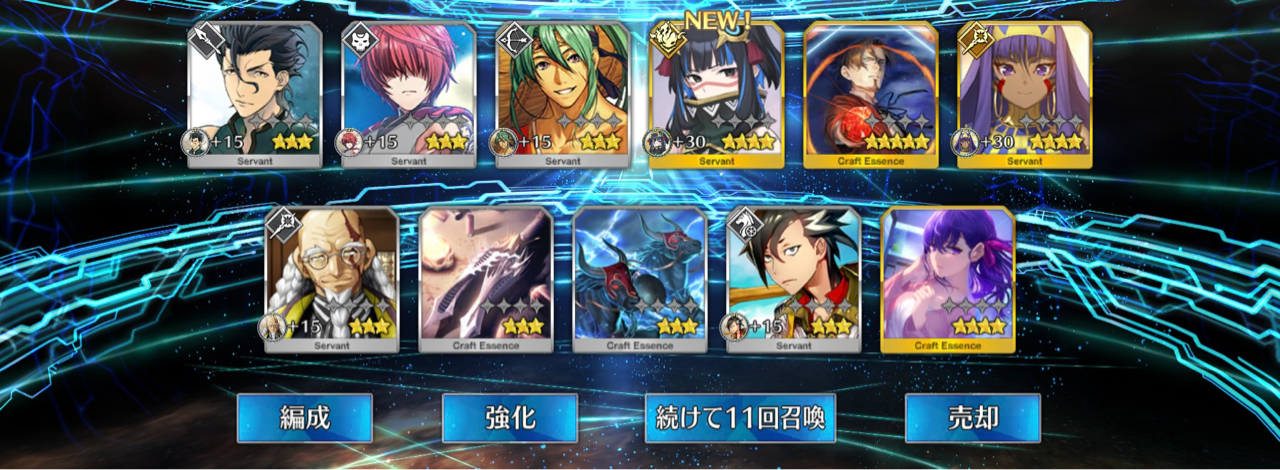Select the red-haired Servant card
1280x470 pixels.
(409, 95)
